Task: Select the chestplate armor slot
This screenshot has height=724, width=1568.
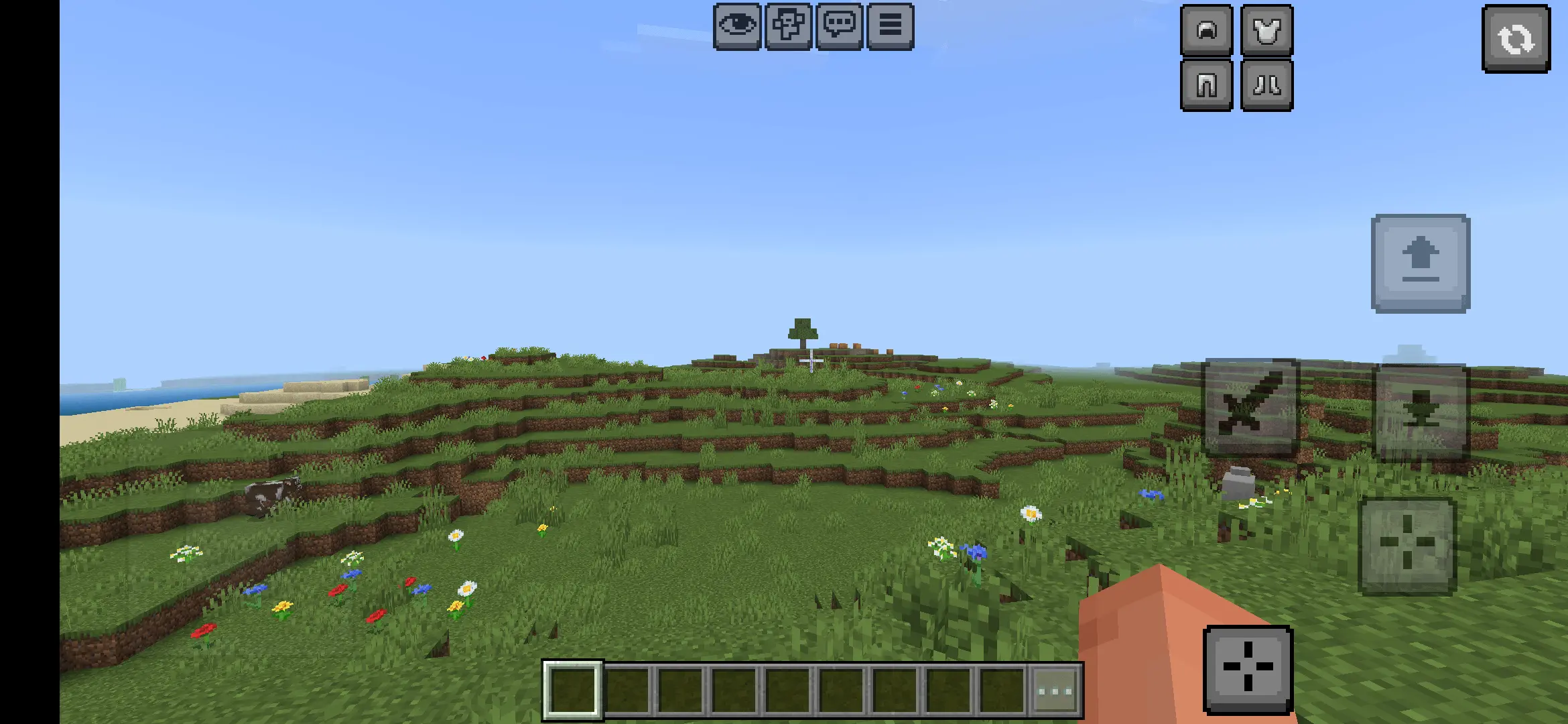Action: 1266,30
